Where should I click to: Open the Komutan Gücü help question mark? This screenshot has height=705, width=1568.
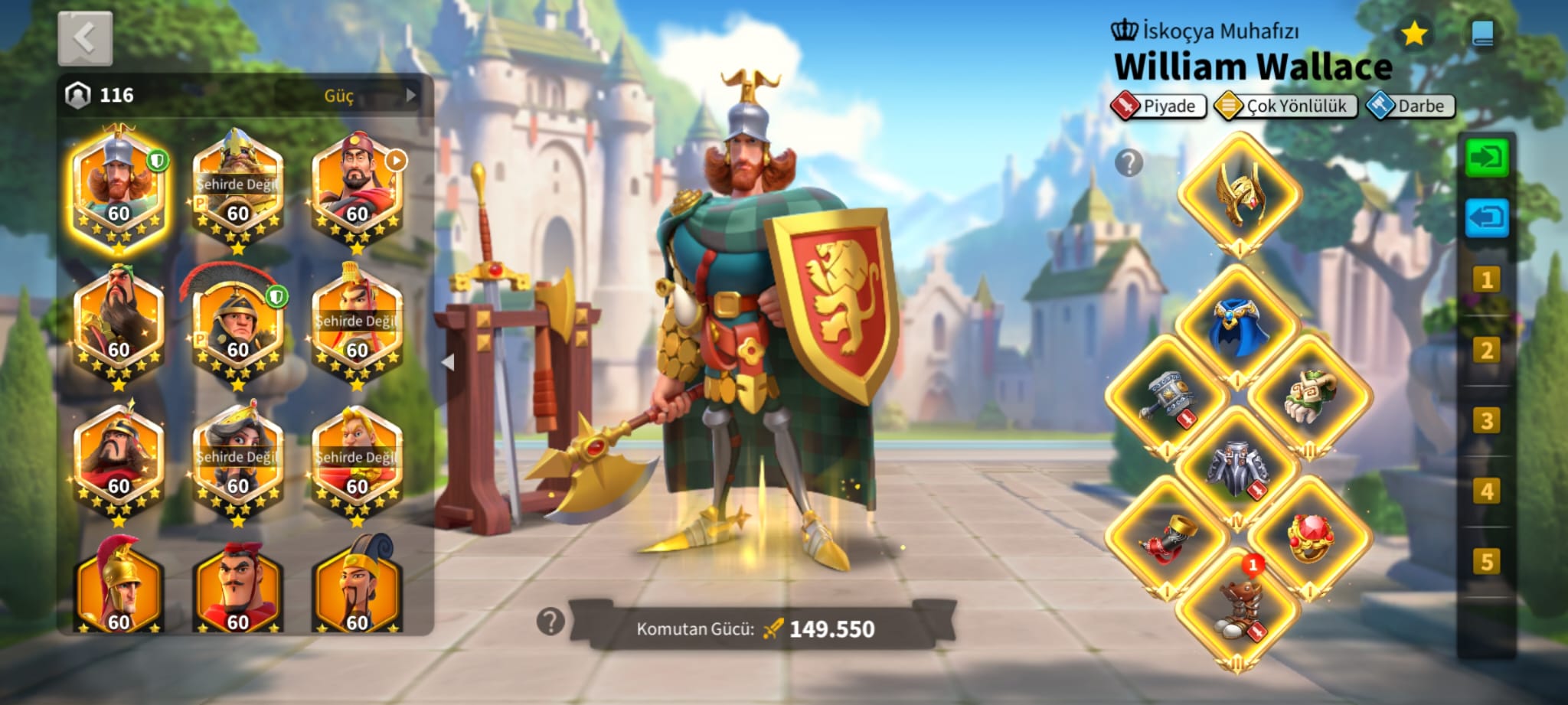coord(550,622)
